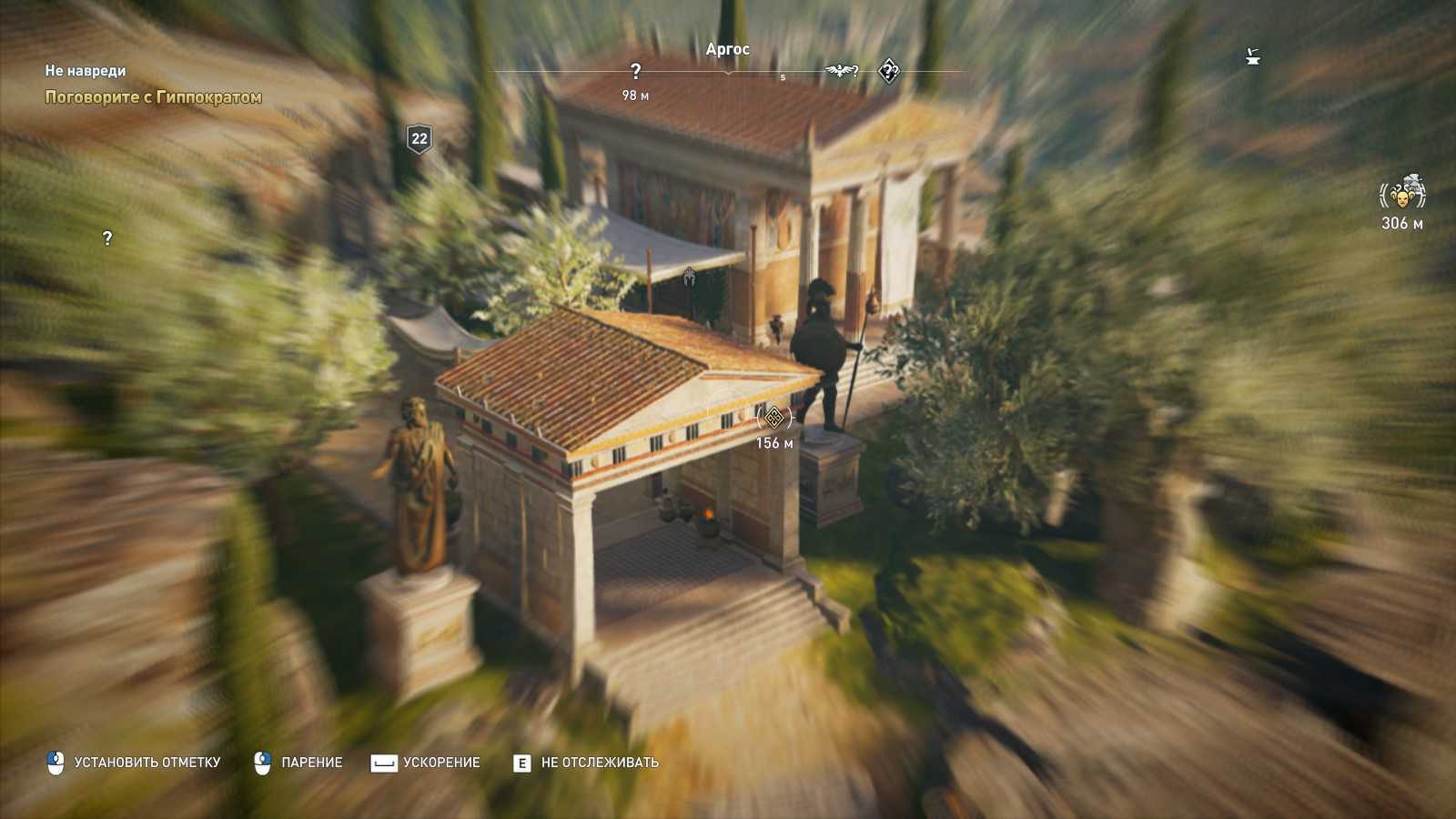
Task: Click the level 22 shield marker
Action: click(419, 138)
